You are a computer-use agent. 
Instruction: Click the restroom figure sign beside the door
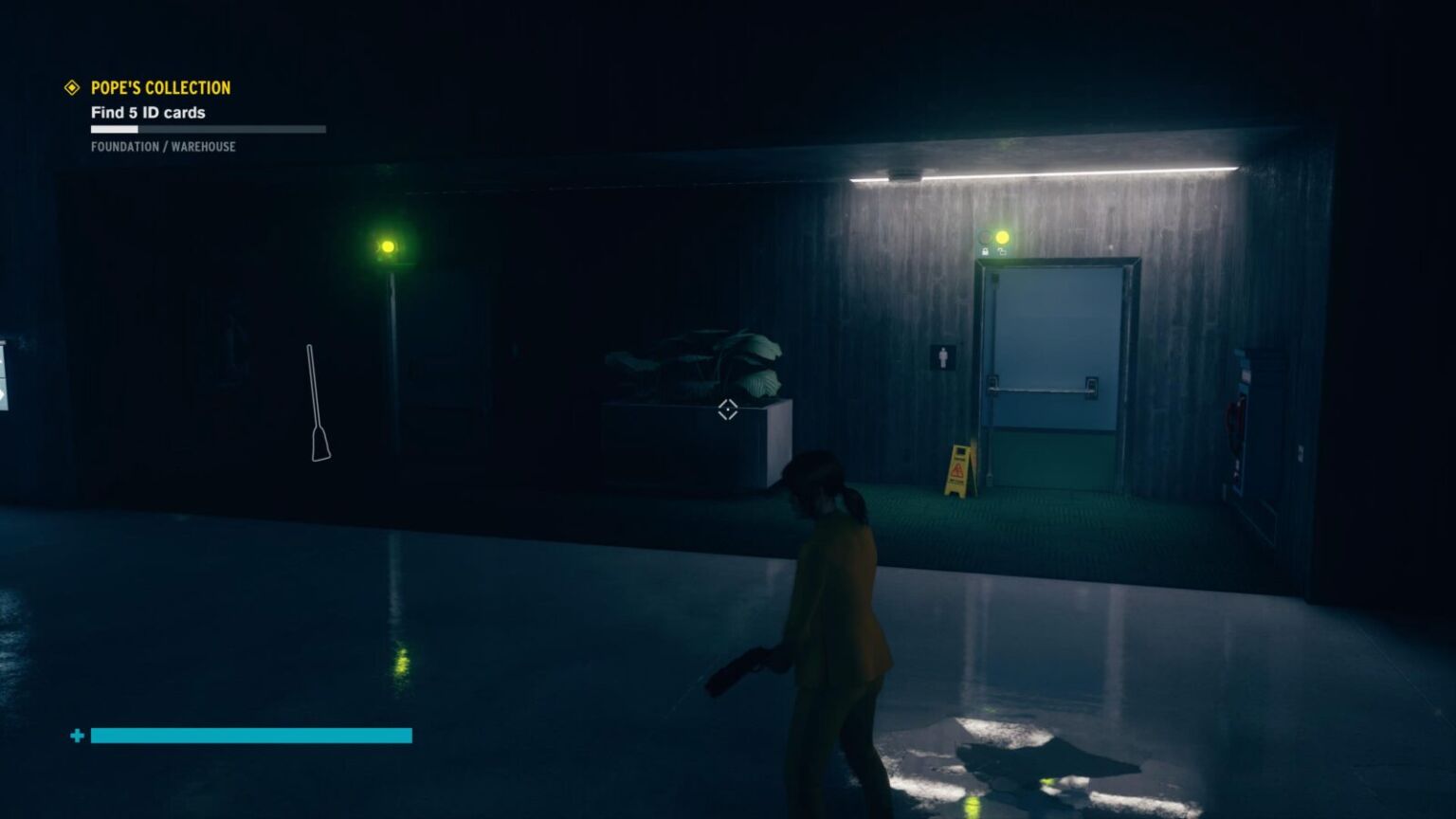click(x=942, y=356)
